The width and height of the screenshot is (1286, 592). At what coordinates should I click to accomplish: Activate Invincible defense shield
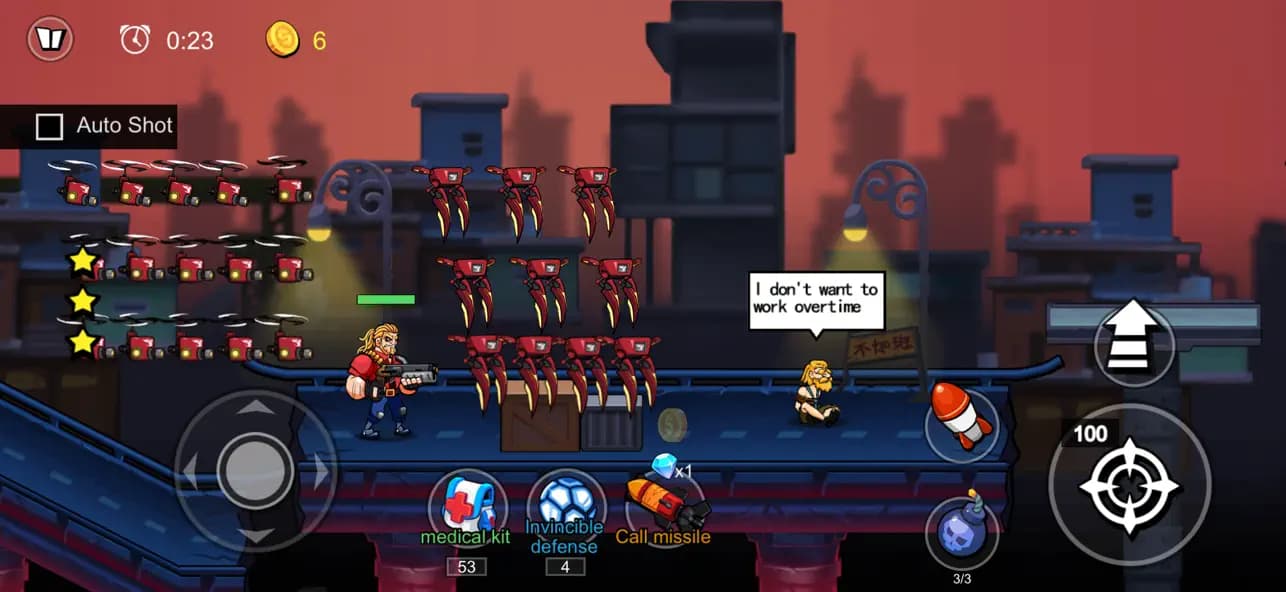pyautogui.click(x=565, y=505)
